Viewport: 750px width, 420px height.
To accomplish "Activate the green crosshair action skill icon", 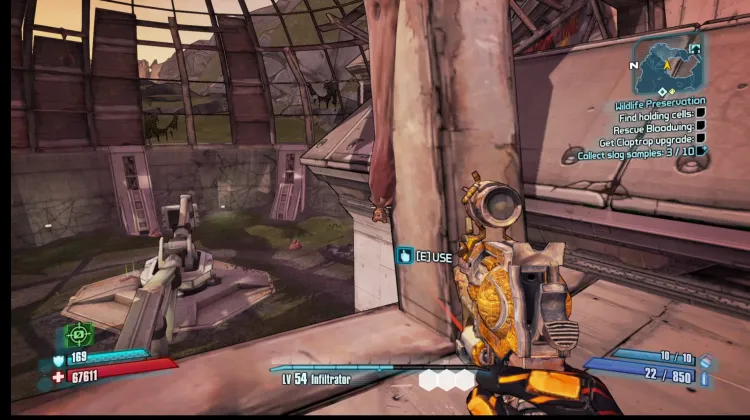I will coord(79,335).
